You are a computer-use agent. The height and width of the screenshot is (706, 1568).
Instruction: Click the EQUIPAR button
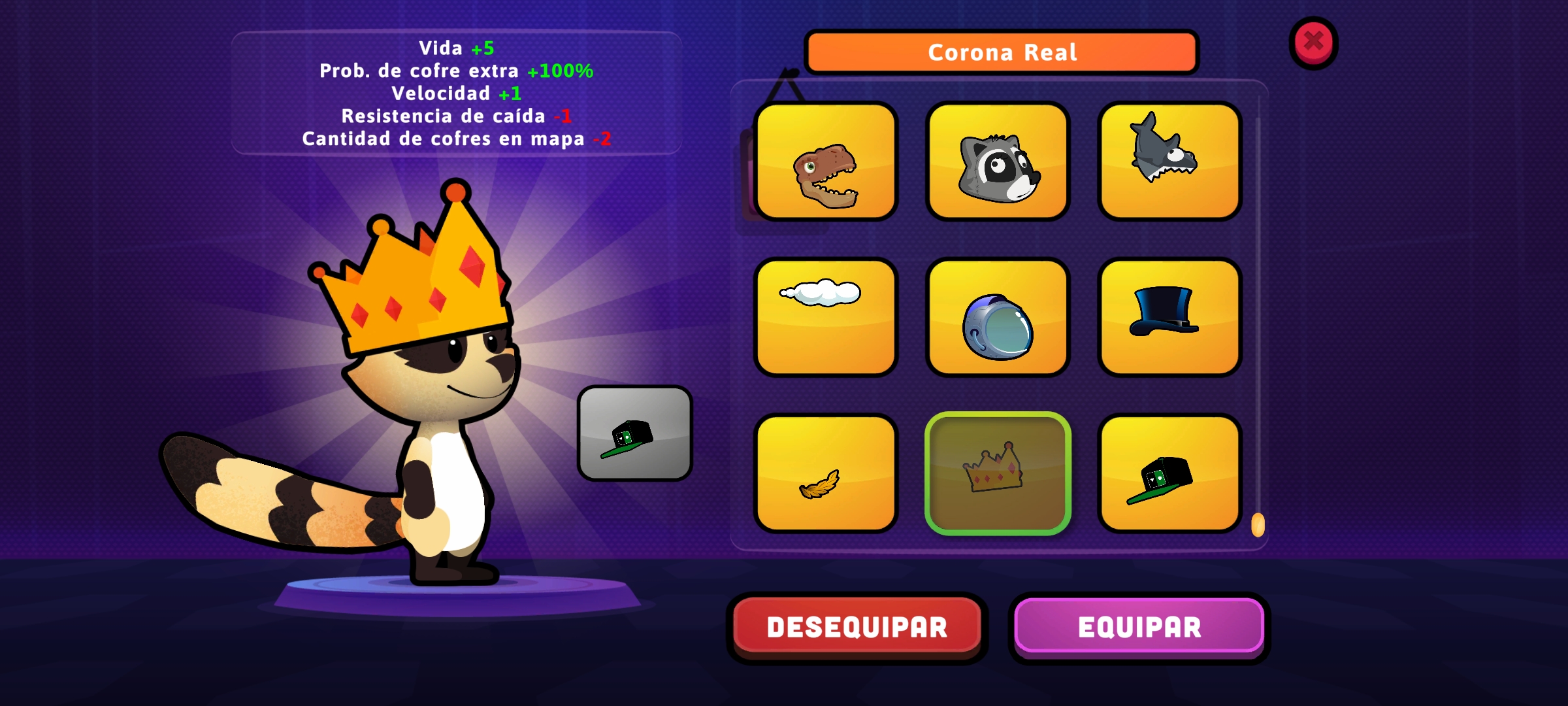click(1139, 626)
